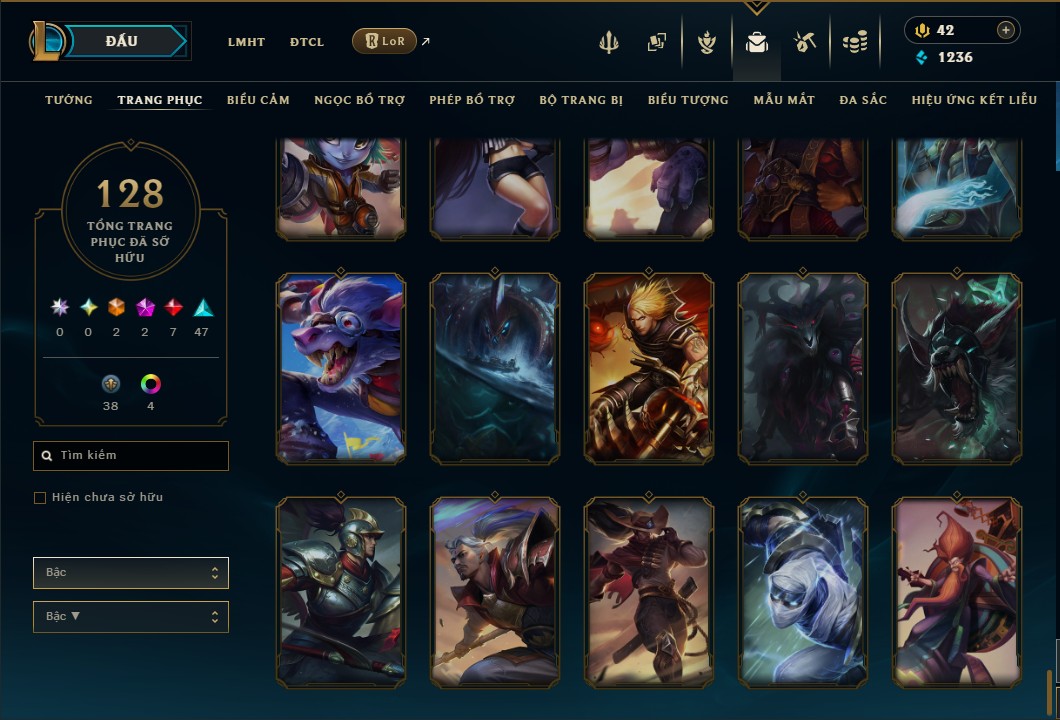Select the snarling teal-eyed wolf skin card
This screenshot has height=720, width=1060.
(957, 368)
